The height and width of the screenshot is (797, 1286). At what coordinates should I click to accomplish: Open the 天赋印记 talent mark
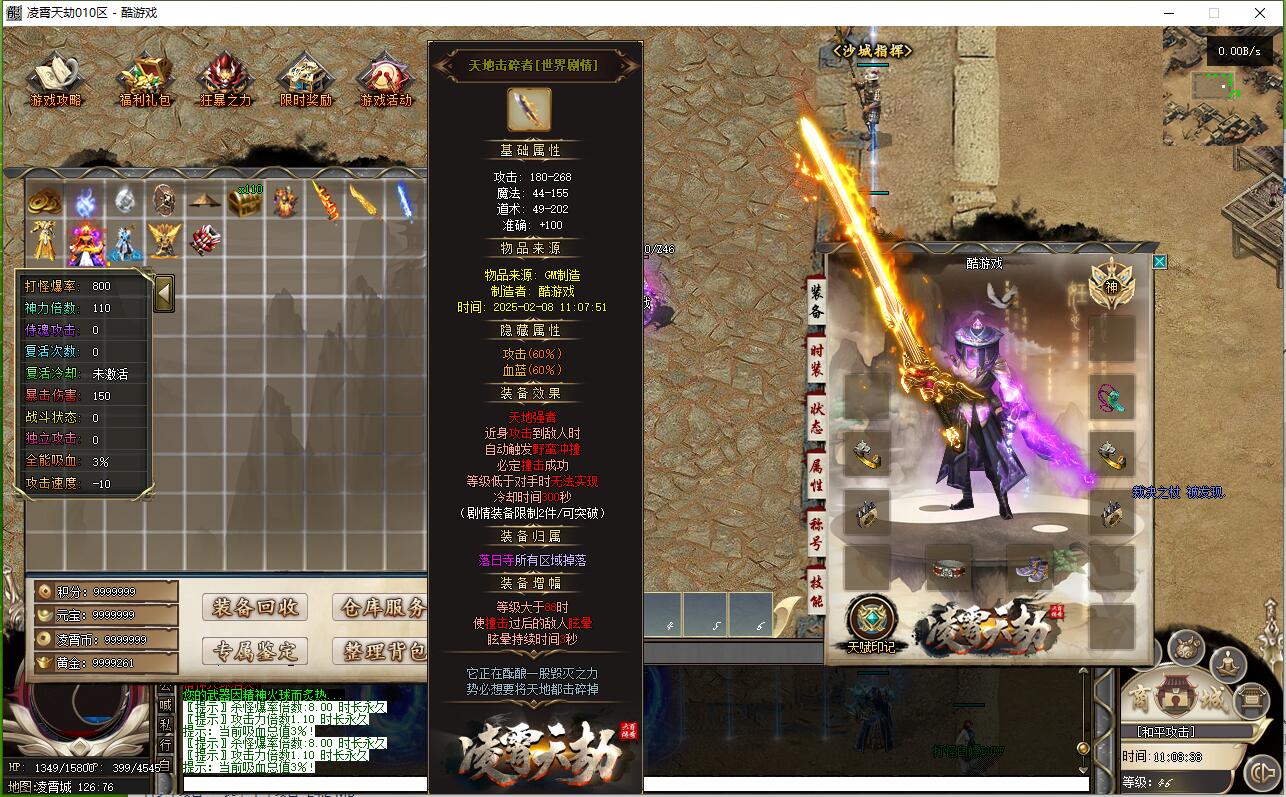[x=871, y=623]
